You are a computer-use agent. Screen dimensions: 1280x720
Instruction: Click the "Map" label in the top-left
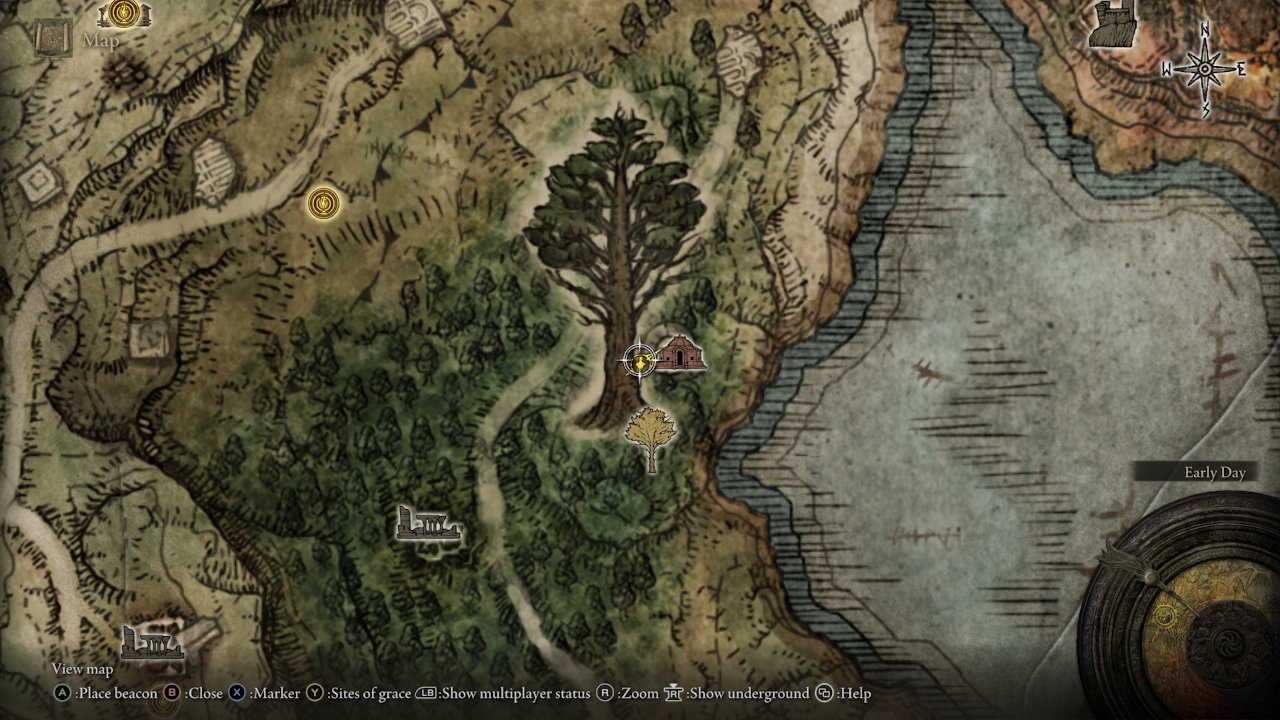tap(101, 41)
